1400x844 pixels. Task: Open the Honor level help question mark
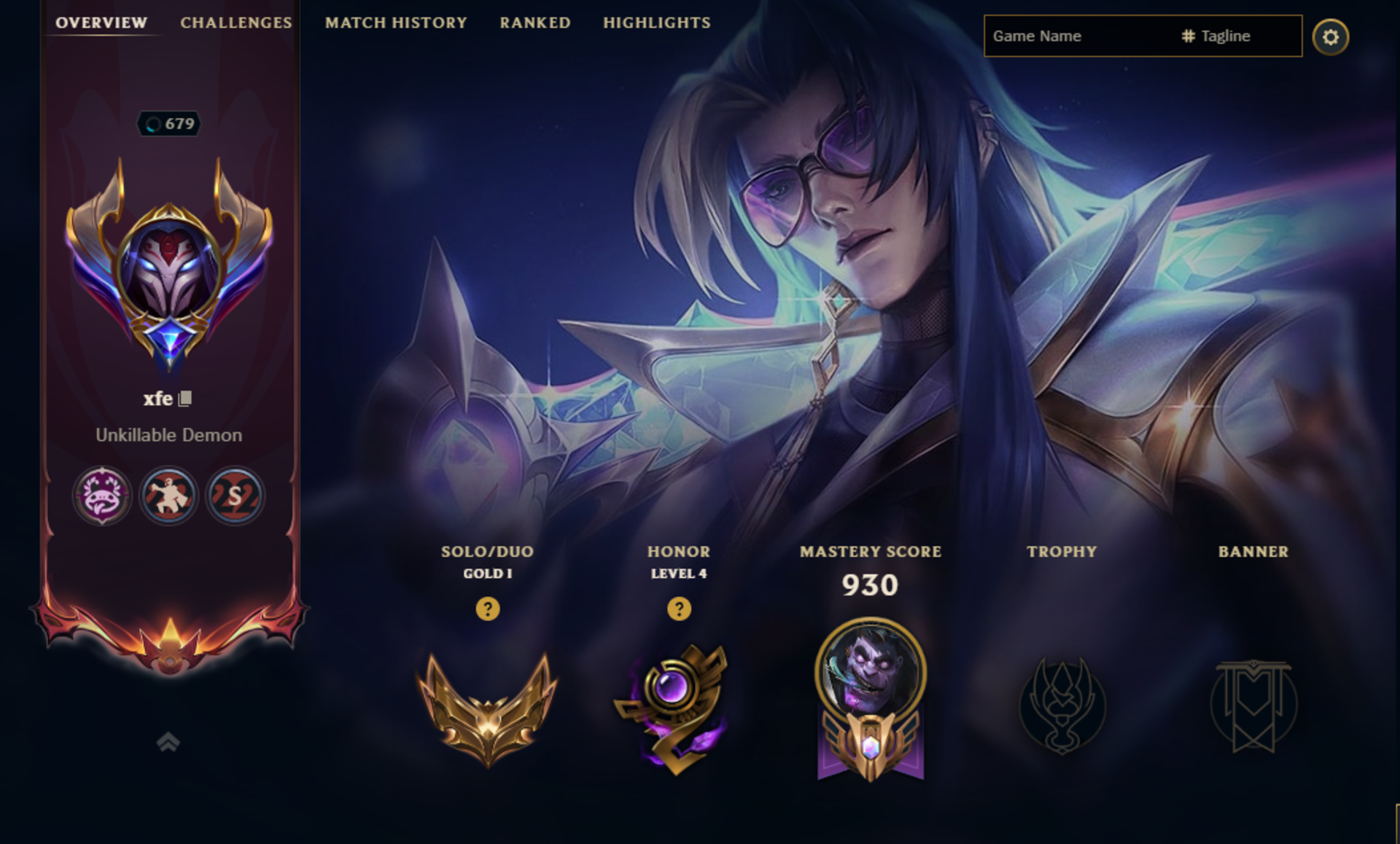tap(678, 611)
